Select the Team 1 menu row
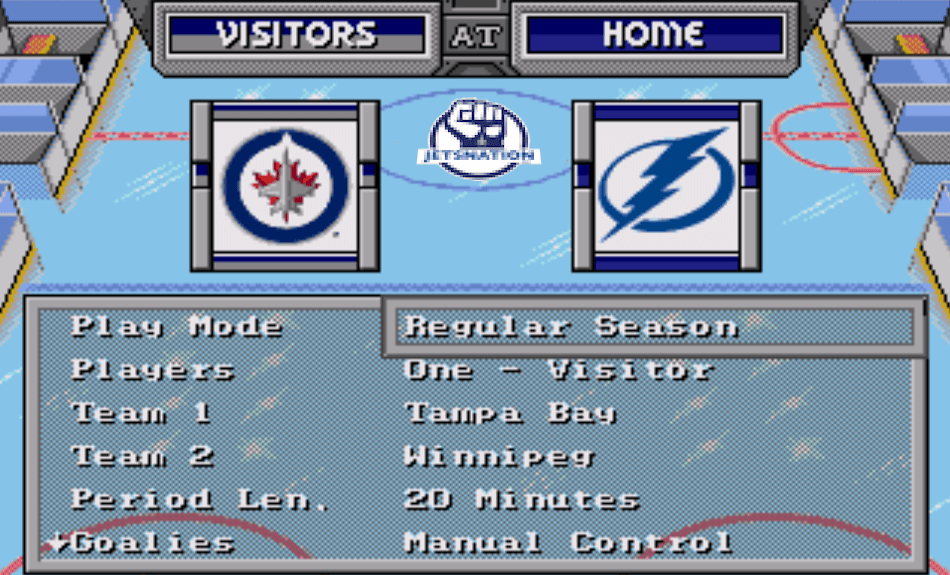Viewport: 950px width, 575px height. click(141, 413)
